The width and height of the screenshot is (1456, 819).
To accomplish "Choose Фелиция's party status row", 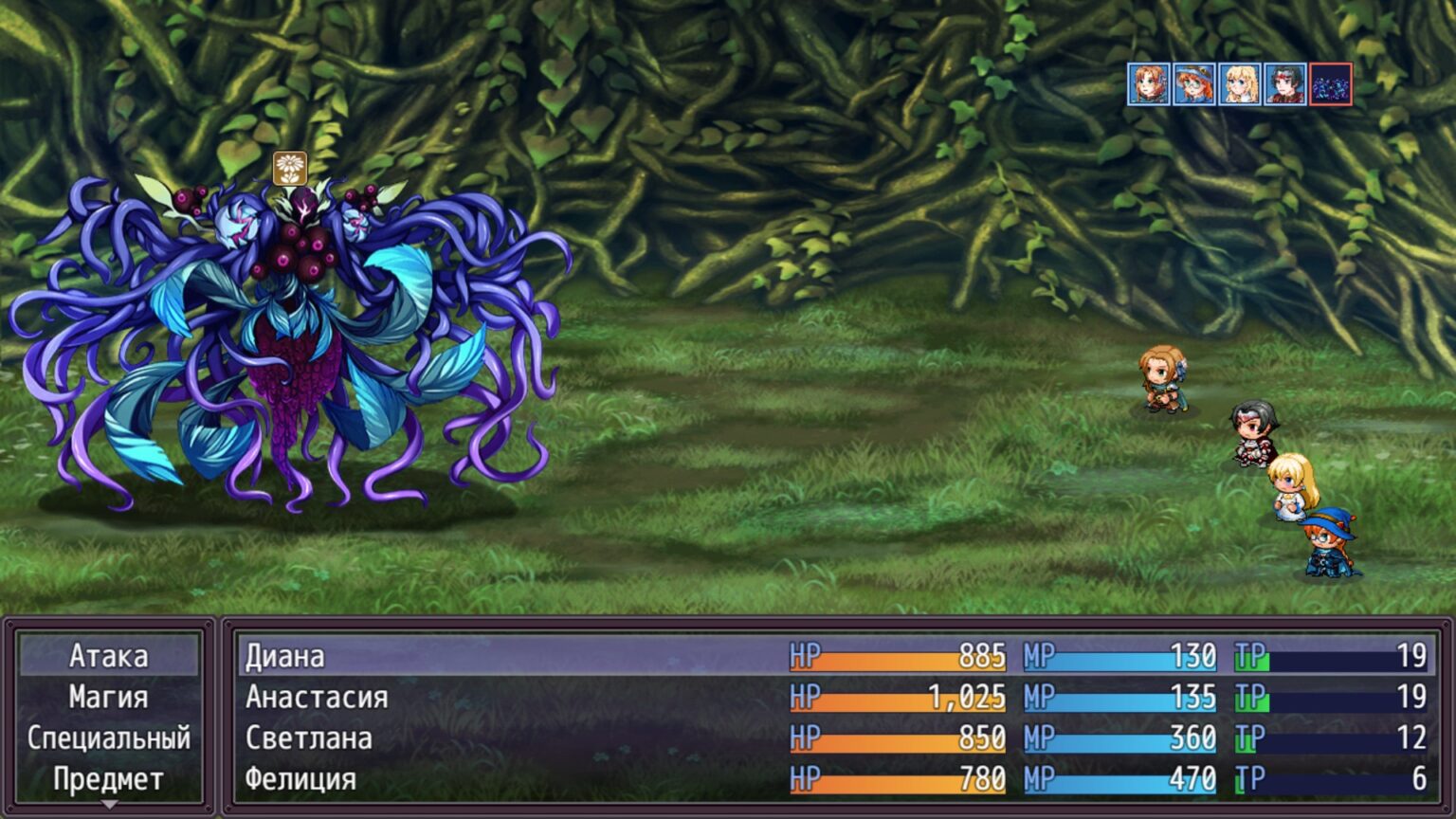I will [x=836, y=779].
